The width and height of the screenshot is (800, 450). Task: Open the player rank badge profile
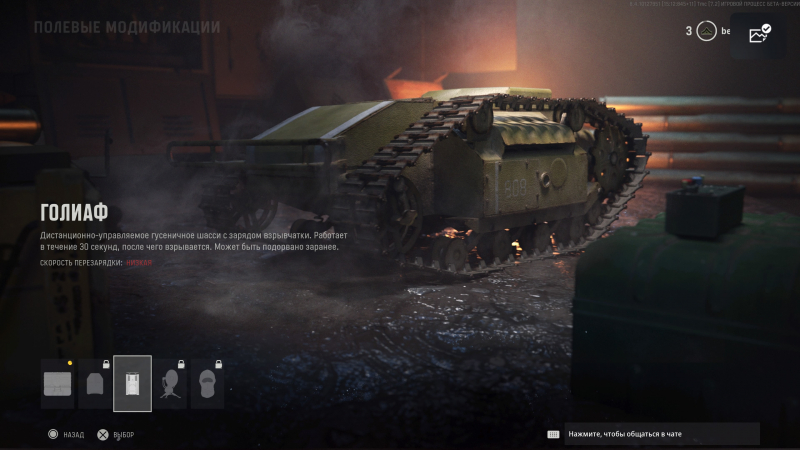coord(707,31)
